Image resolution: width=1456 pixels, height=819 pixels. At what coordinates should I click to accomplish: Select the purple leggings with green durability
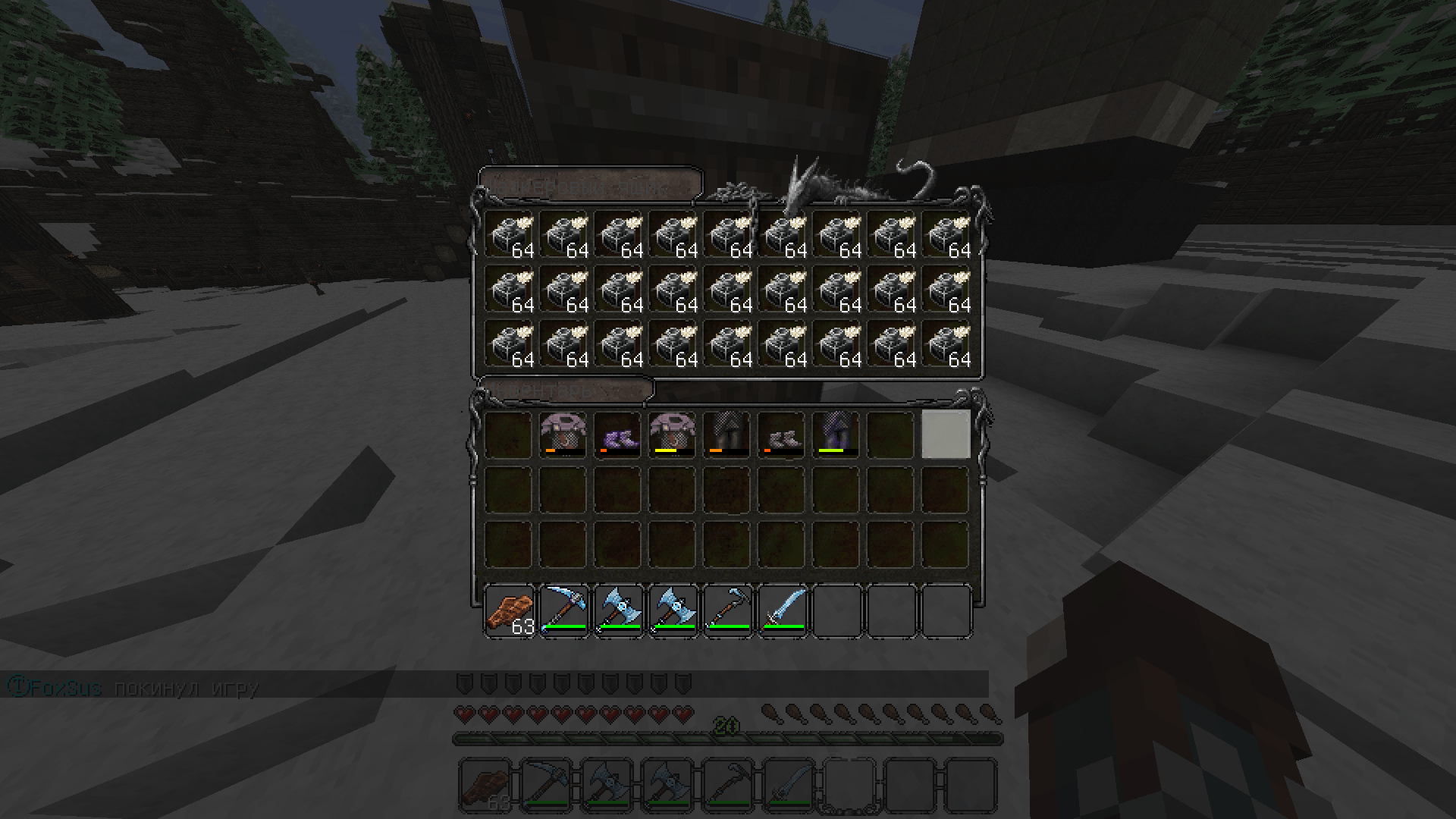pos(836,435)
